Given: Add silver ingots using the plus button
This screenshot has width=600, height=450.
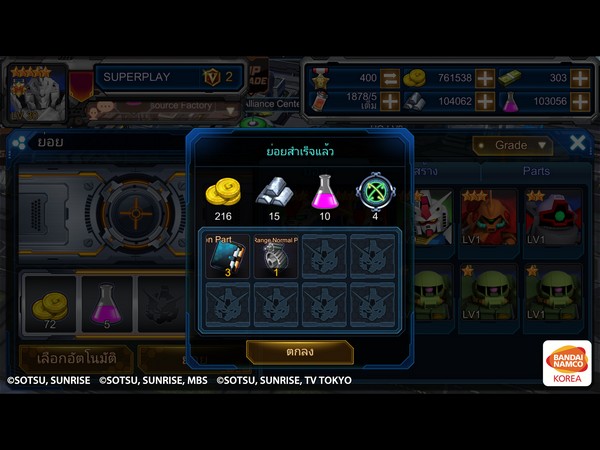Looking at the screenshot, I should click(x=484, y=101).
